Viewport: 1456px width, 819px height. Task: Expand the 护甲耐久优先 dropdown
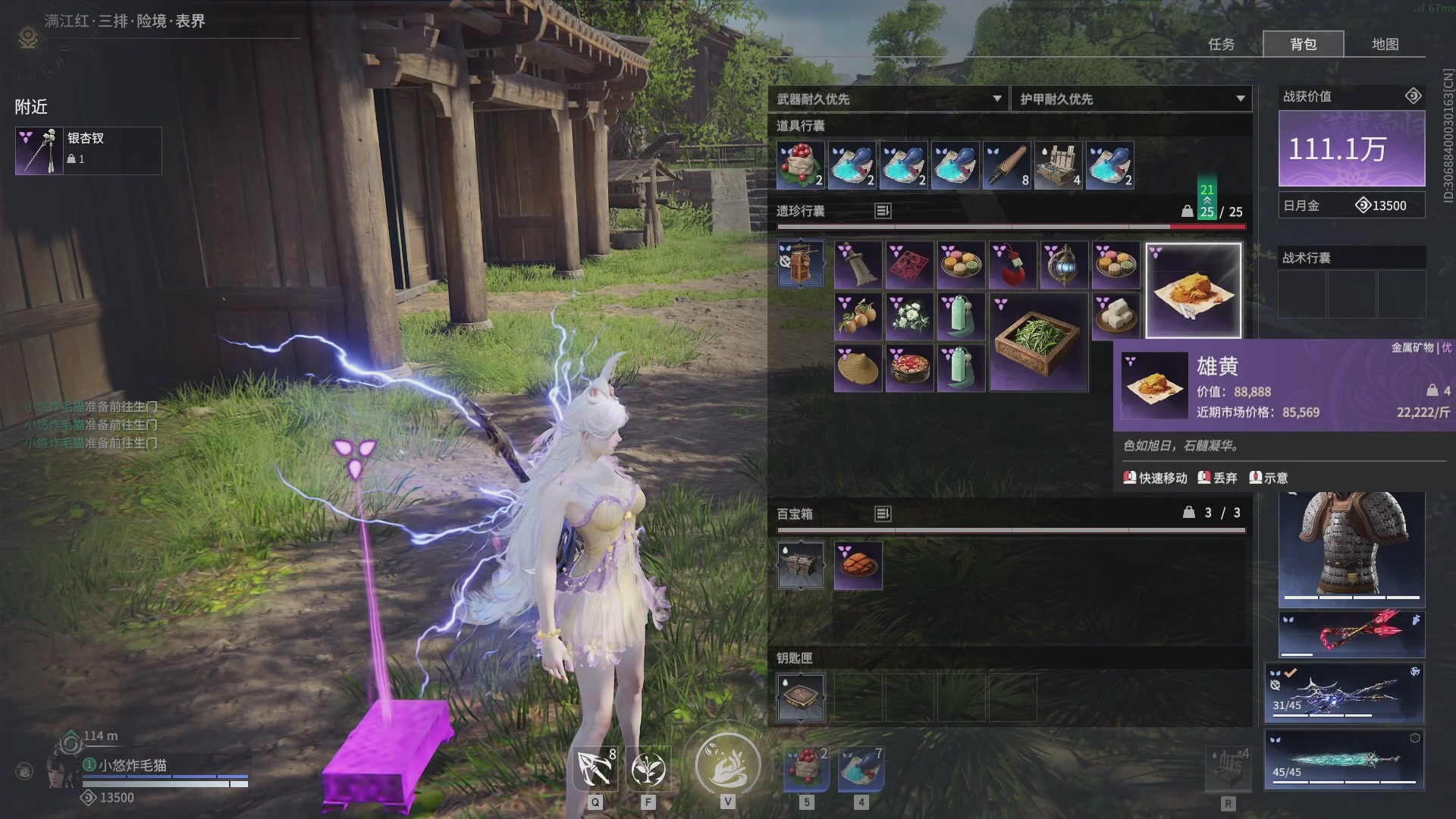(x=1131, y=99)
